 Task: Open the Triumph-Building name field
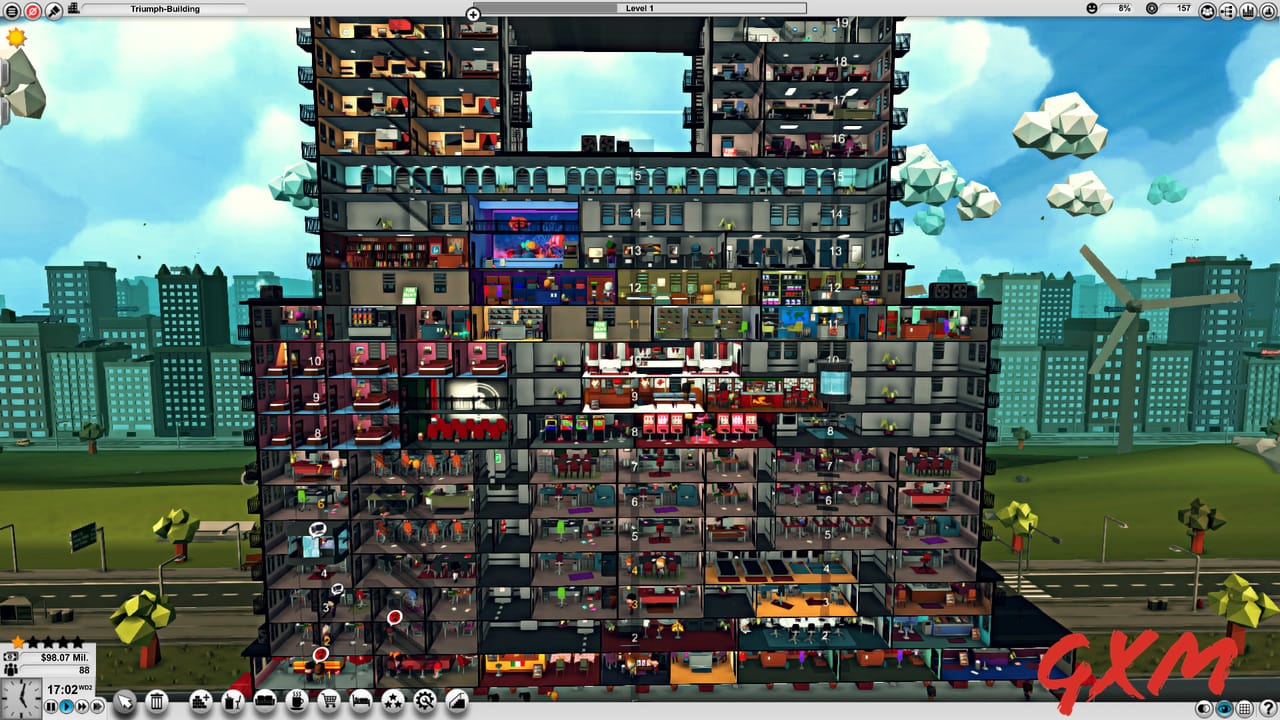tap(165, 7)
